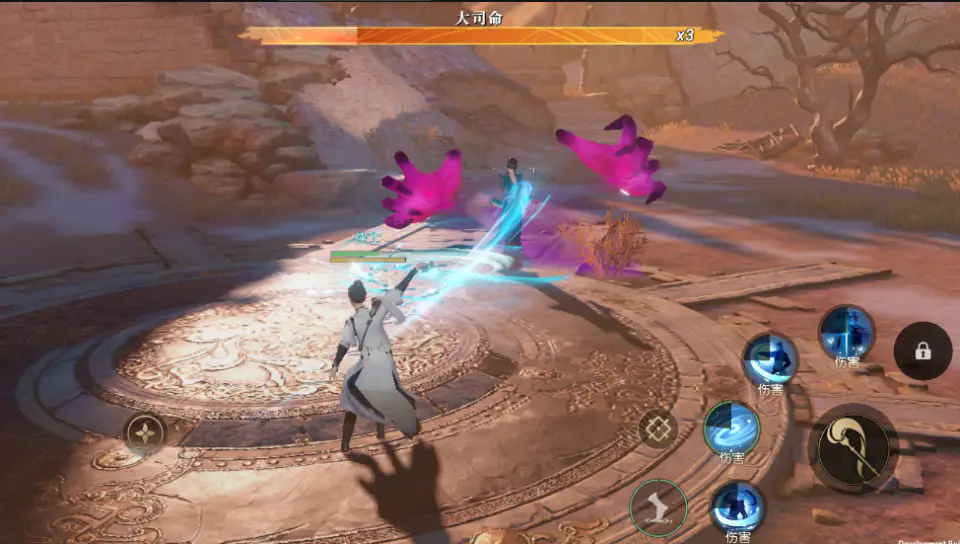960x544 pixels.
Task: Tap the main staff attack button
Action: point(853,448)
